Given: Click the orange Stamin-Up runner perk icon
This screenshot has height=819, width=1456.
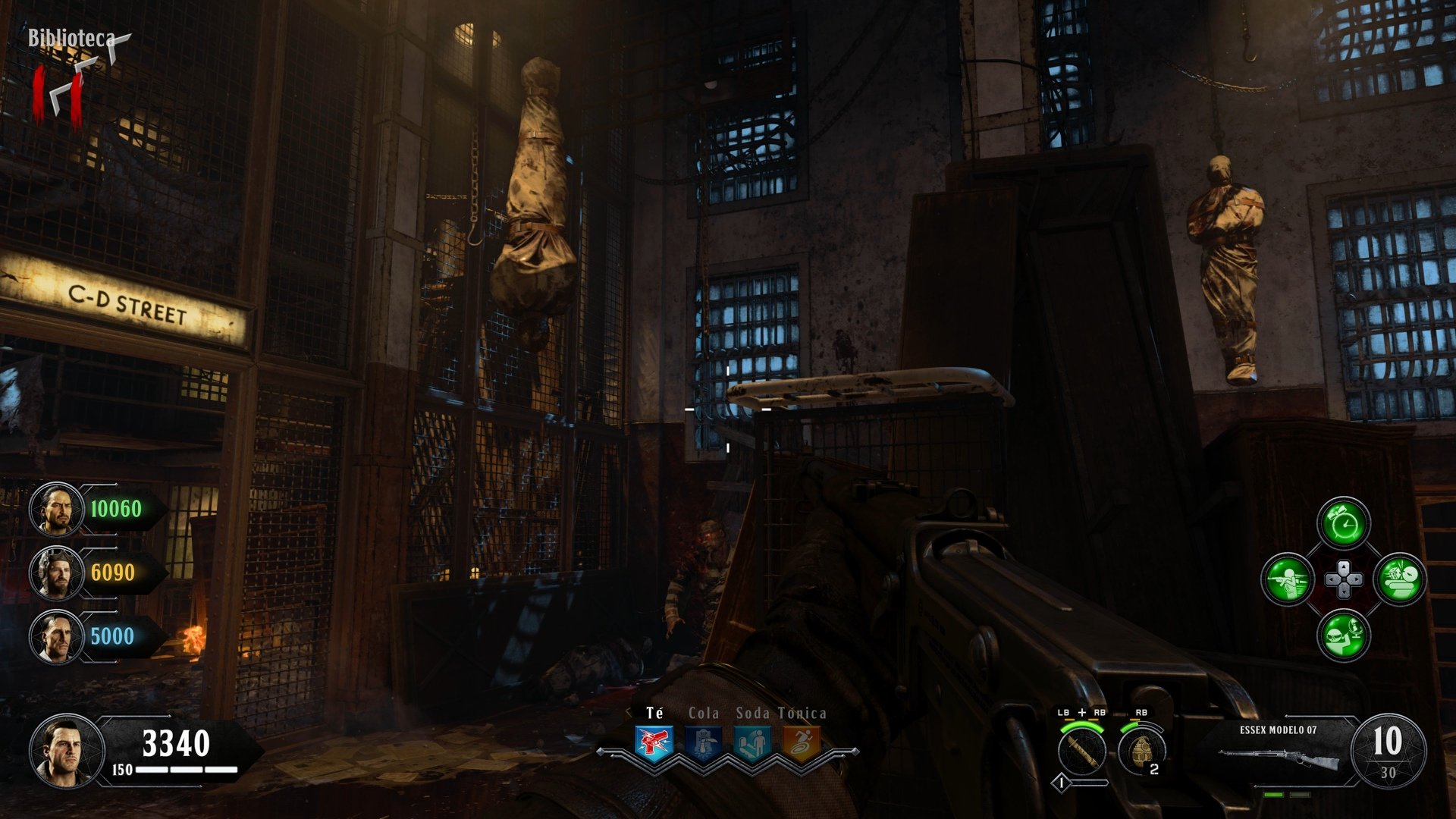Looking at the screenshot, I should click(x=802, y=742).
